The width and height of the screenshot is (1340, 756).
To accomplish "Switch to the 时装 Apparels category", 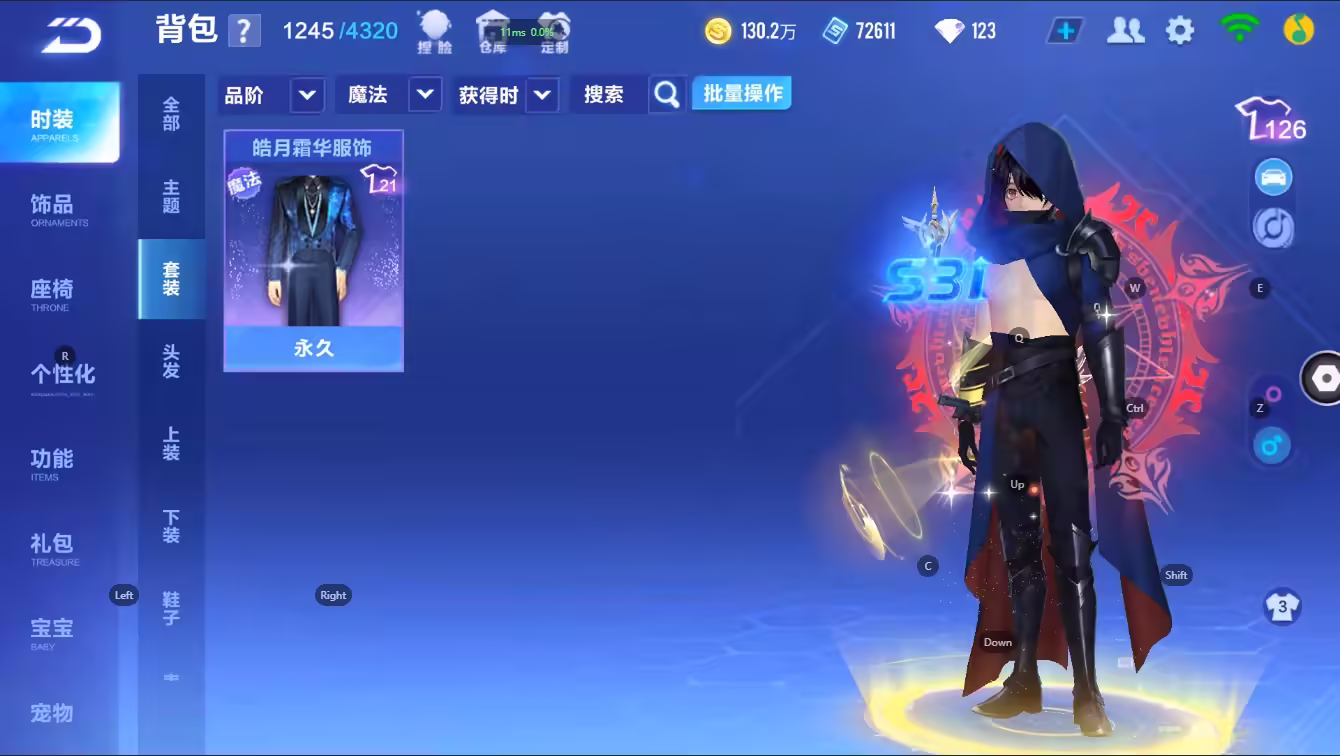I will tap(58, 123).
